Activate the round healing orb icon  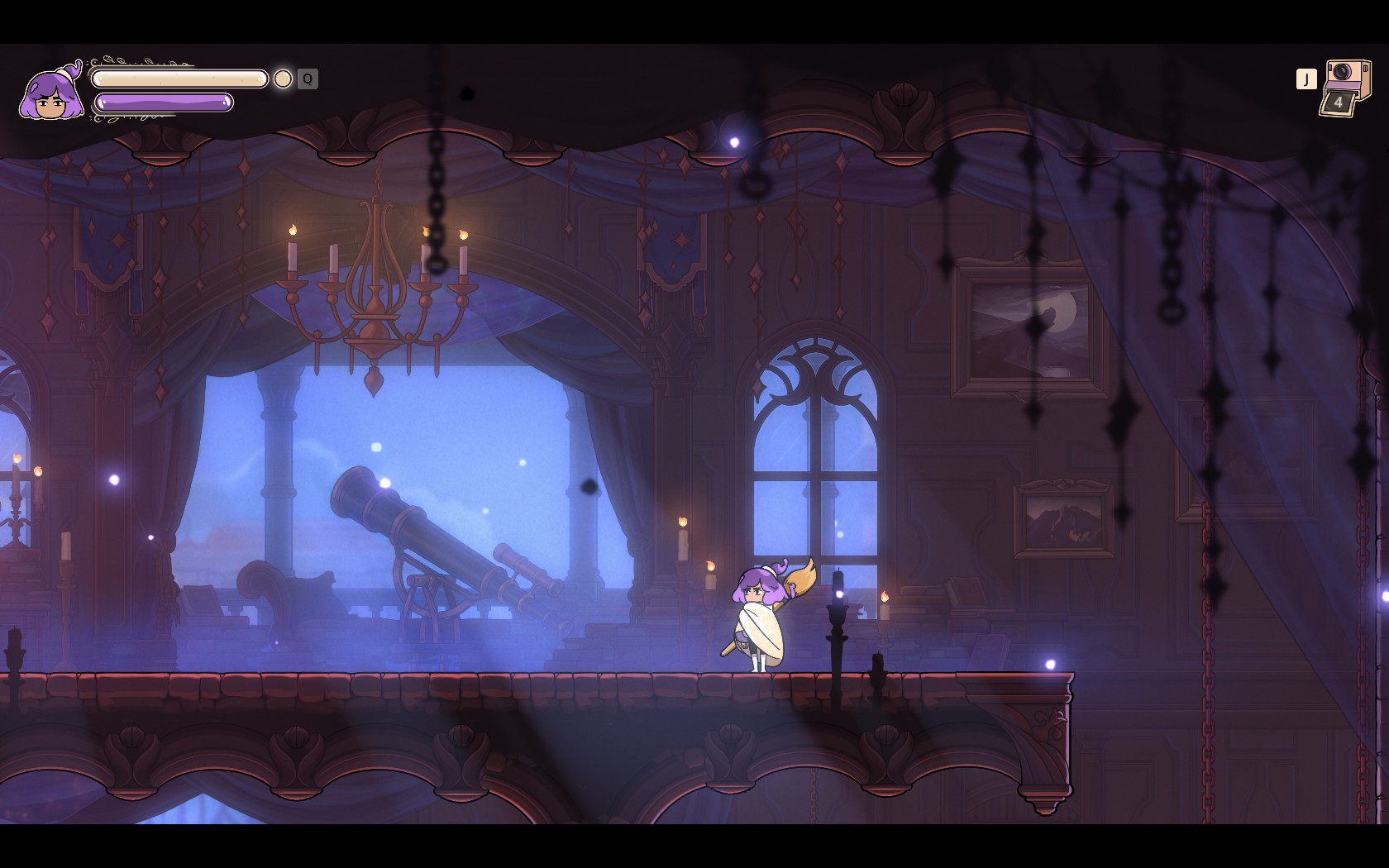(x=283, y=79)
